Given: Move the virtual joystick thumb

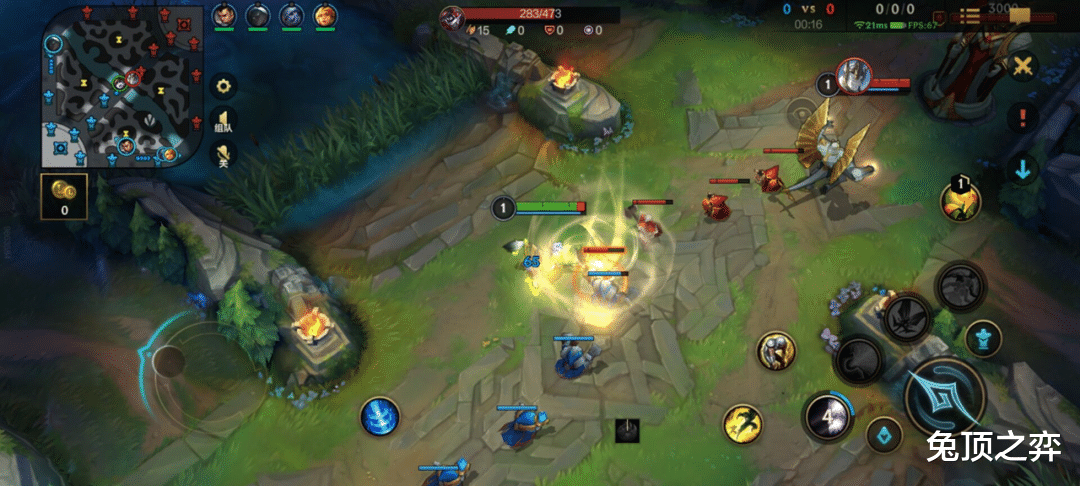Looking at the screenshot, I should click(x=170, y=362).
